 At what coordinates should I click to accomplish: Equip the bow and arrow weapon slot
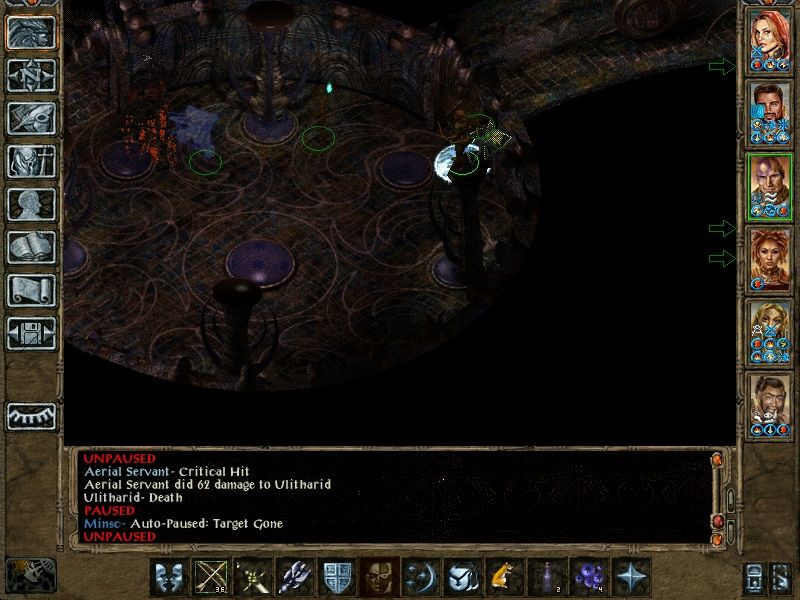210,577
